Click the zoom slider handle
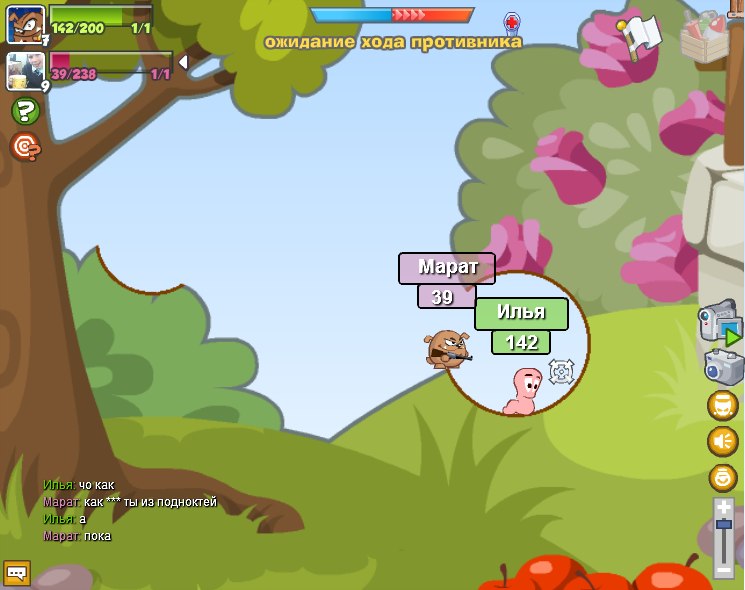 (724, 525)
